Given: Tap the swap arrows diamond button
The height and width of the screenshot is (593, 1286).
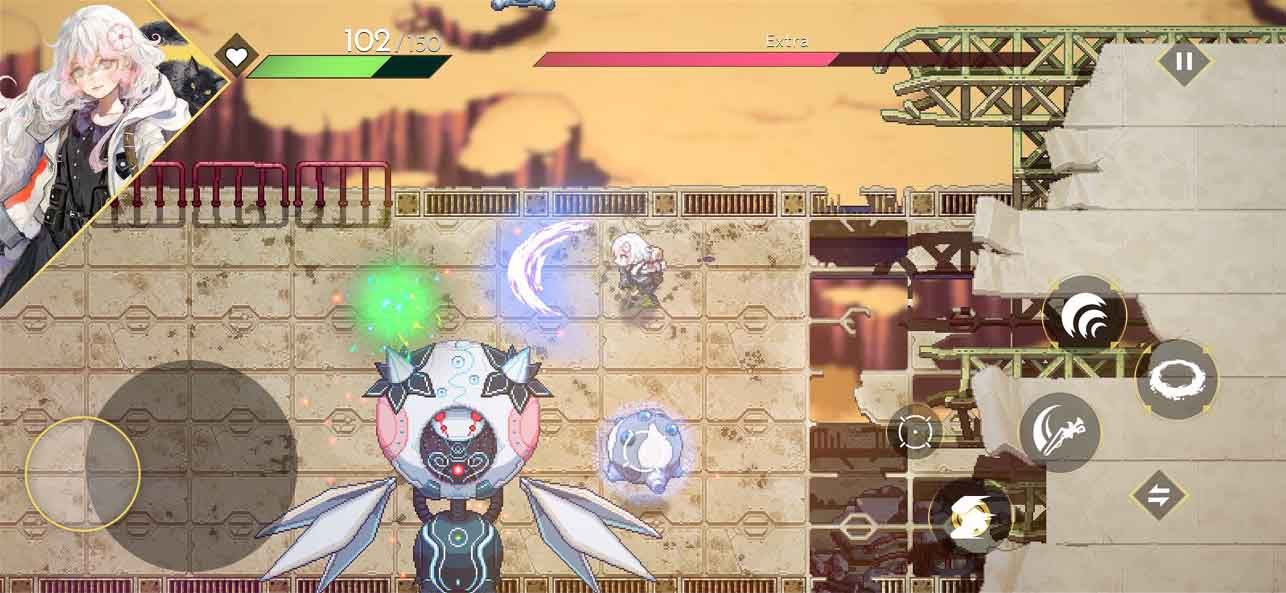Looking at the screenshot, I should (1158, 497).
